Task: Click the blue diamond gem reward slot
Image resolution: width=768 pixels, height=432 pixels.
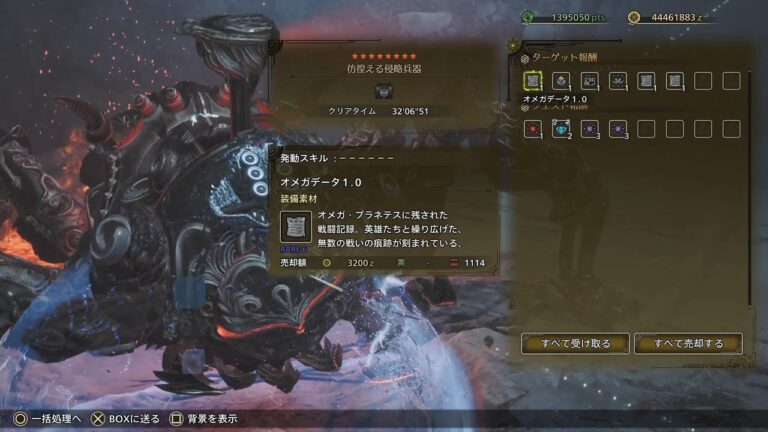Action: click(561, 129)
